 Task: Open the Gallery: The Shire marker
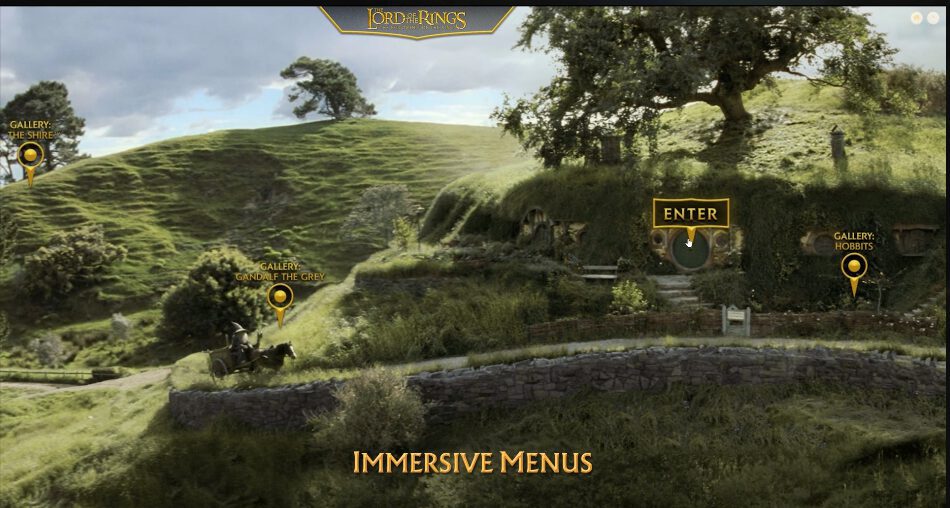31,155
